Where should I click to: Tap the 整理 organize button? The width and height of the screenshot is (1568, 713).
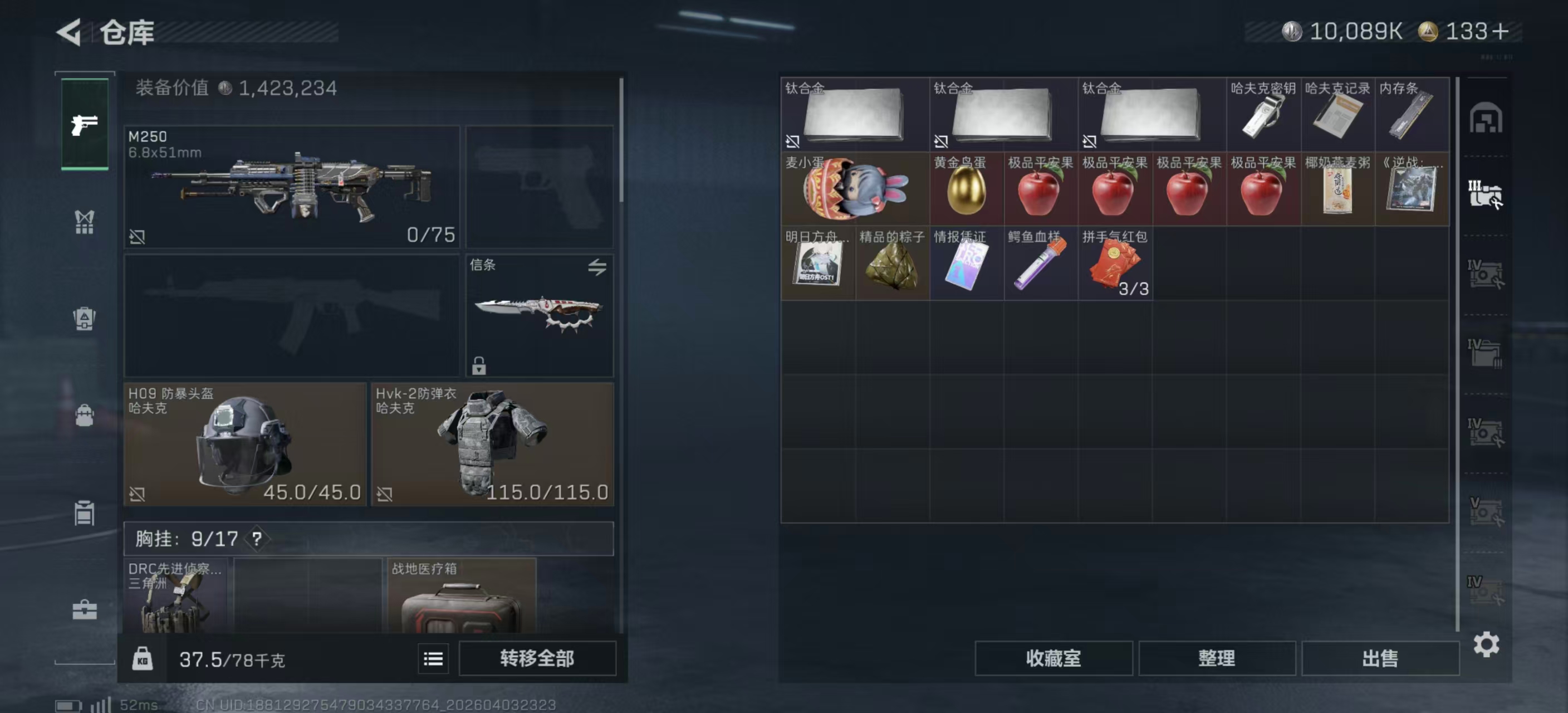(x=1216, y=658)
